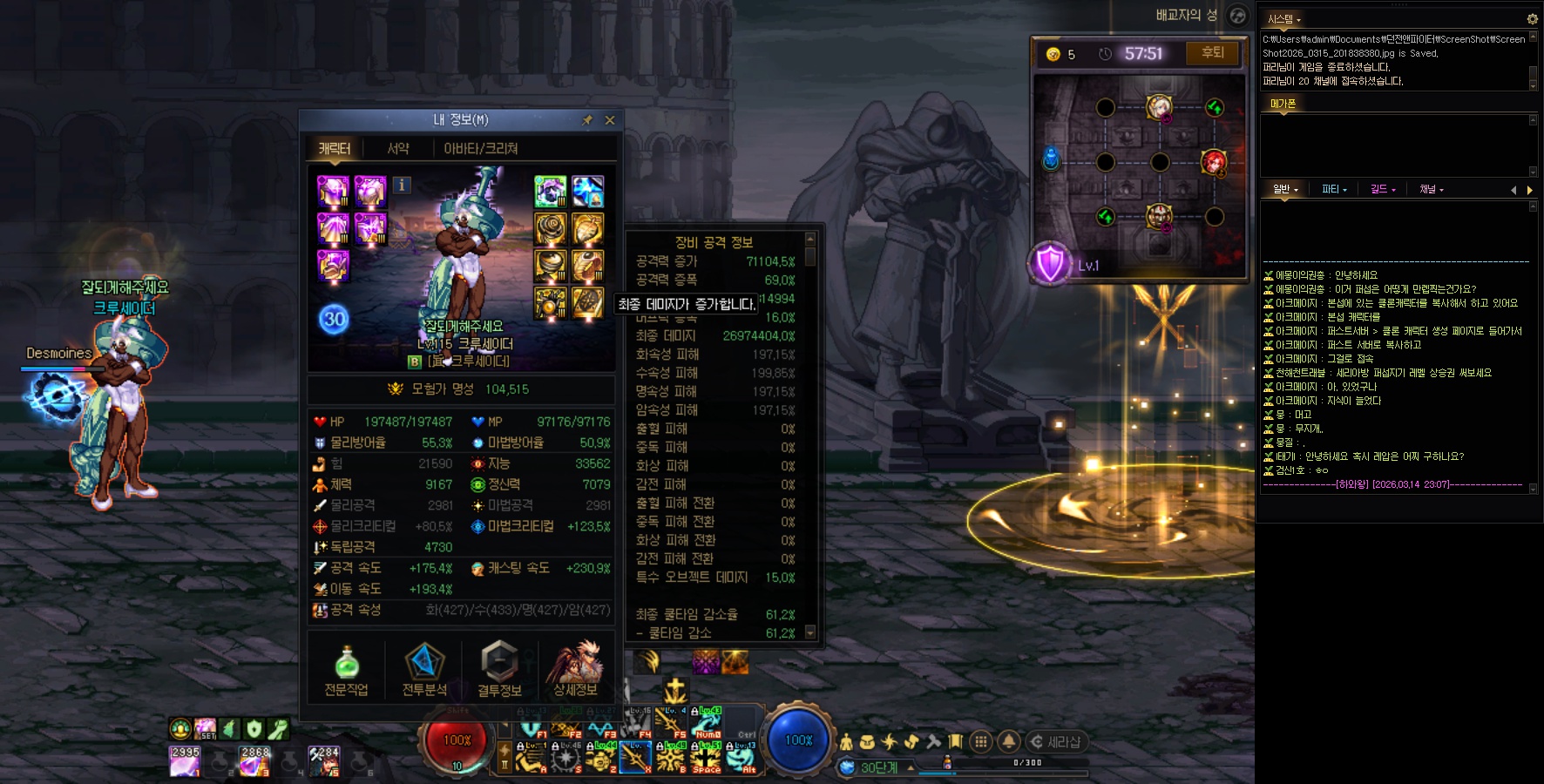The height and width of the screenshot is (784, 1544).
Task: Select the blue level 30 badge
Action: click(x=334, y=319)
